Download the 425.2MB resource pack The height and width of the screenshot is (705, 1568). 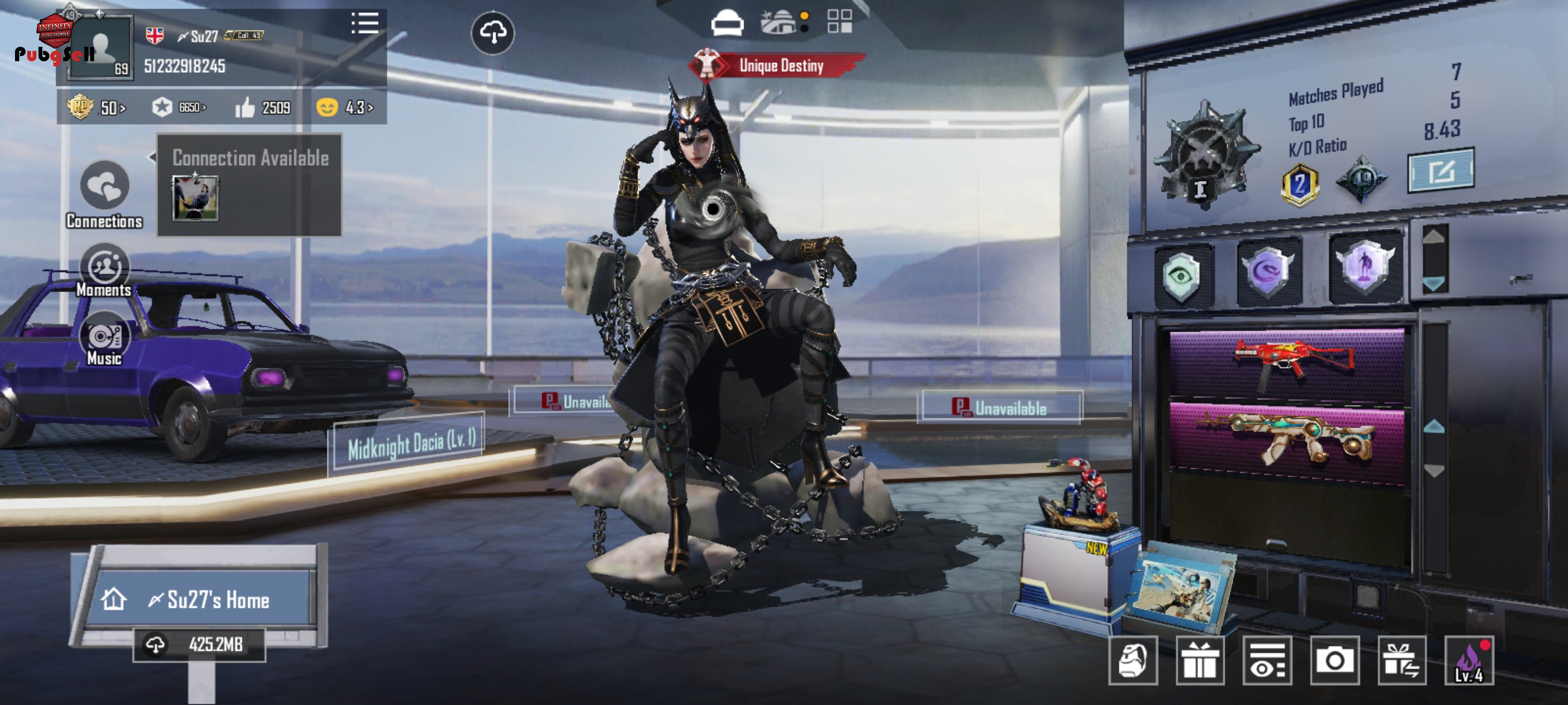[199, 644]
